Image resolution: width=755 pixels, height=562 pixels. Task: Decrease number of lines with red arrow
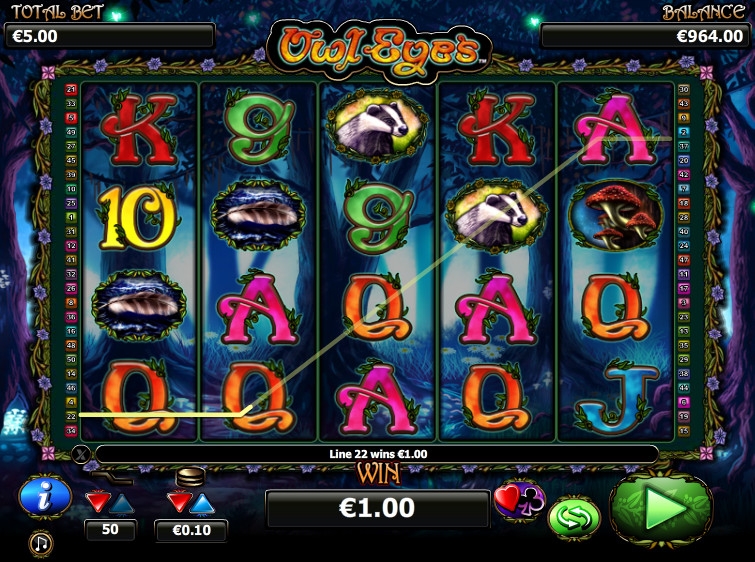[x=98, y=501]
